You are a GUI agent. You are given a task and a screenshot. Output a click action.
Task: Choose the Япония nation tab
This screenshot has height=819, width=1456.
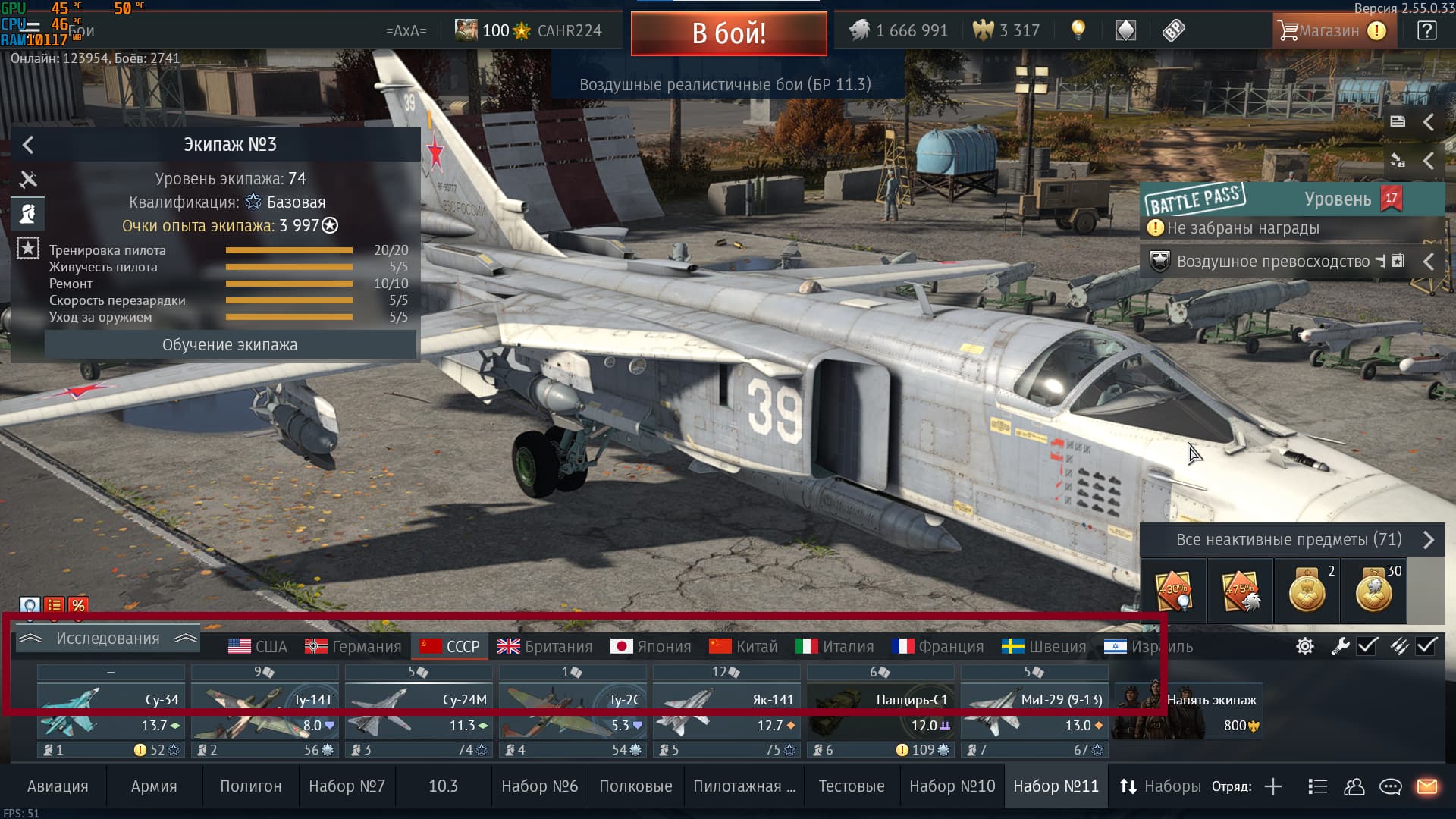click(x=651, y=647)
